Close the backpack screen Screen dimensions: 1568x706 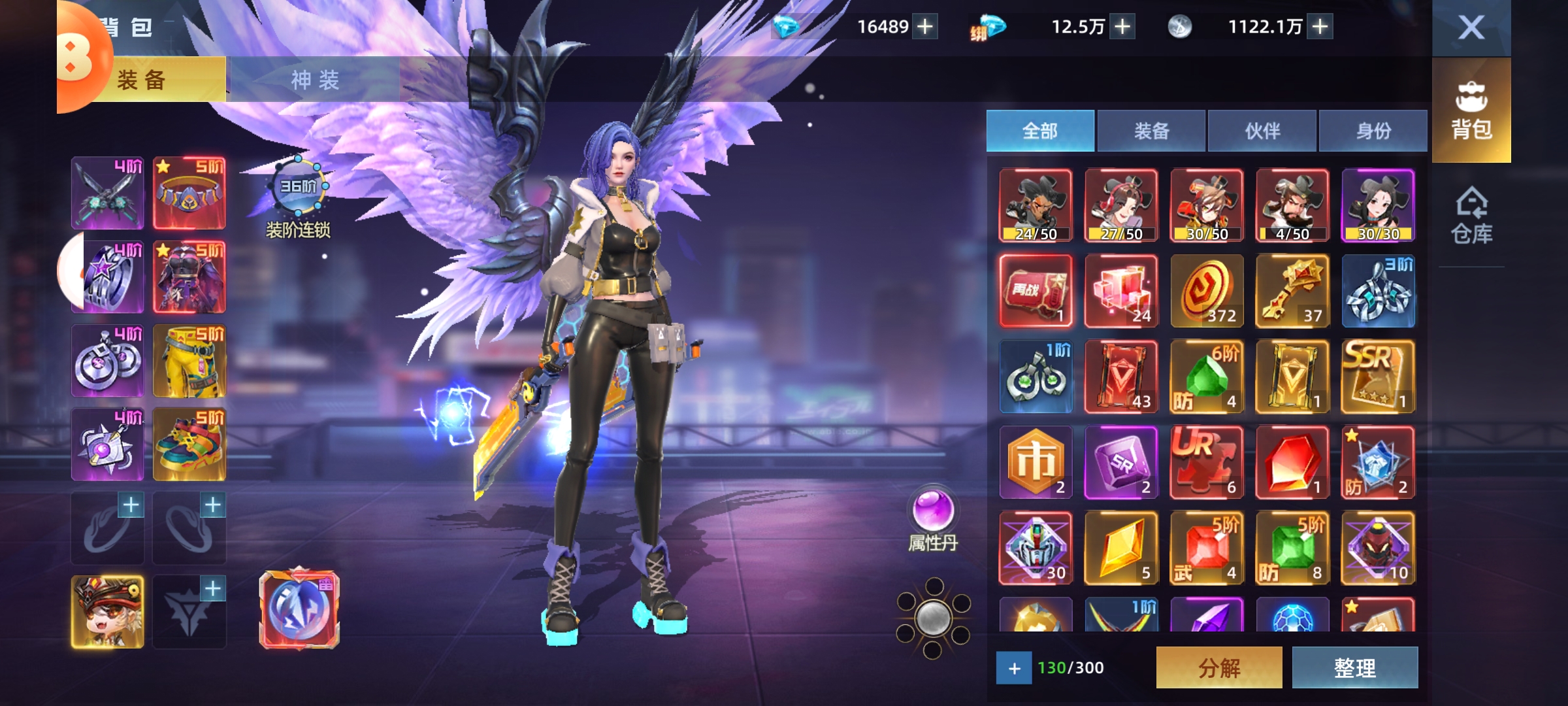1471,27
